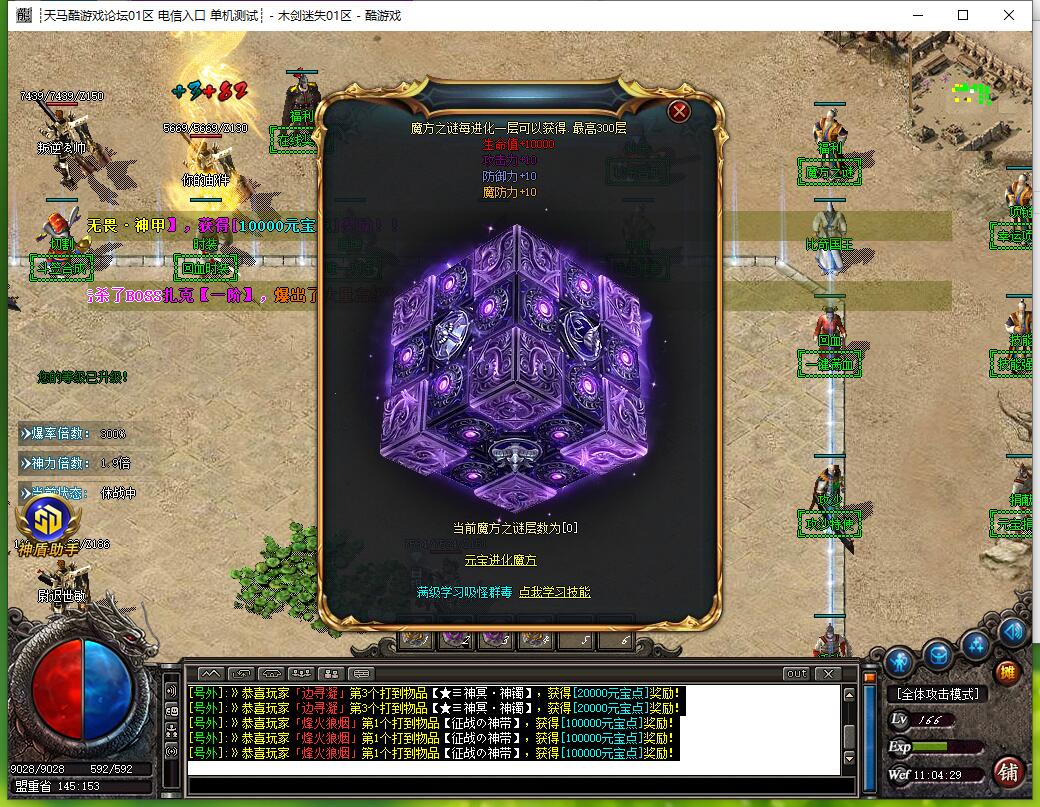
Task: Open the round 铺 shop button
Action: pyautogui.click(x=1009, y=772)
